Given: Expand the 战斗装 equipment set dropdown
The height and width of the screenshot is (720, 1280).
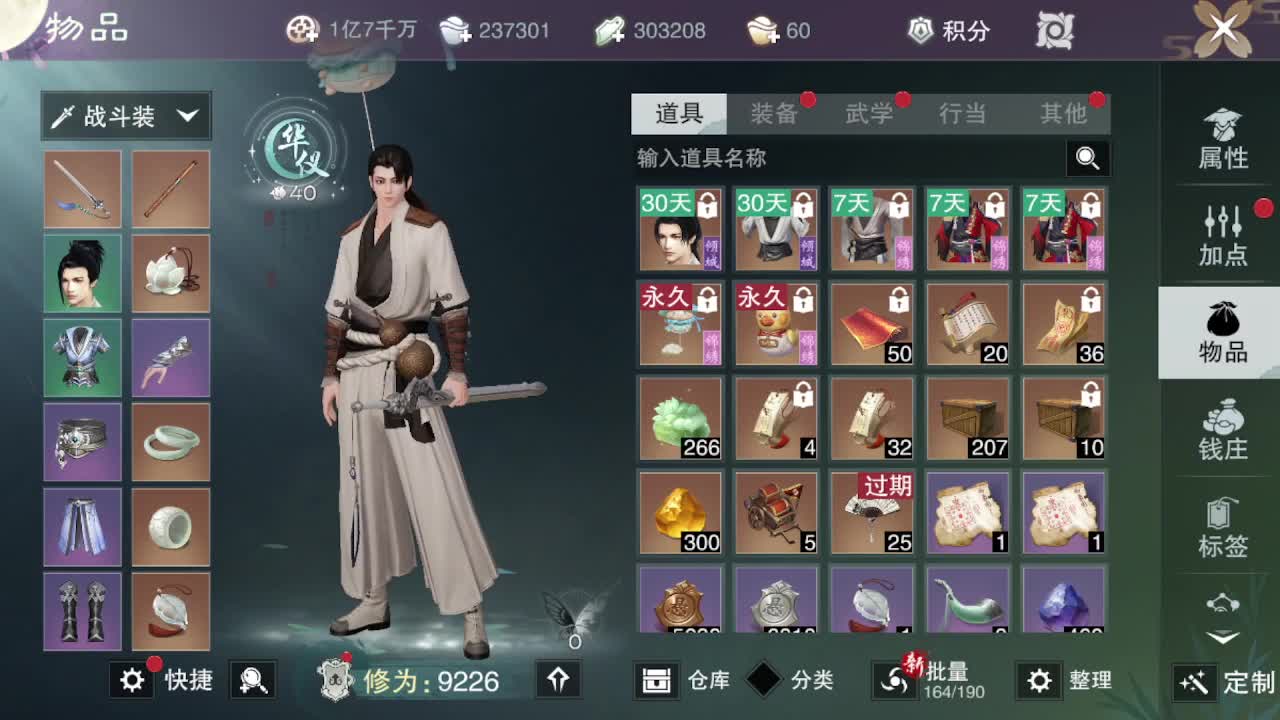Looking at the screenshot, I should pos(125,116).
